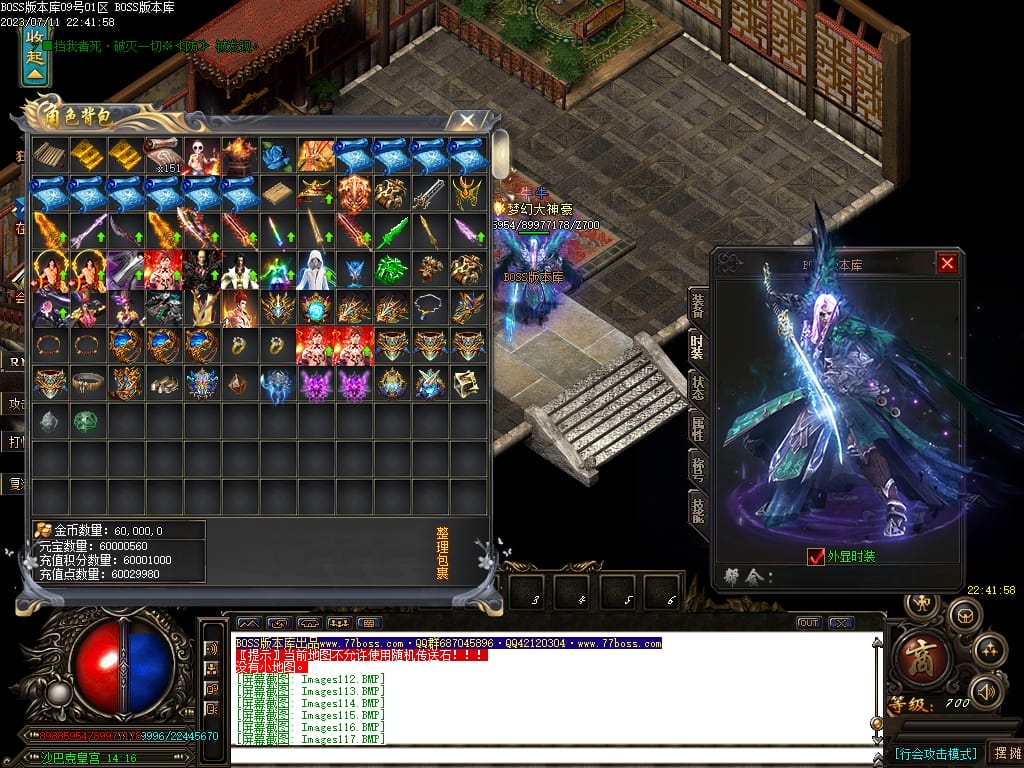1024x768 pixels.
Task: Select the blue rose item
Action: [x=277, y=155]
